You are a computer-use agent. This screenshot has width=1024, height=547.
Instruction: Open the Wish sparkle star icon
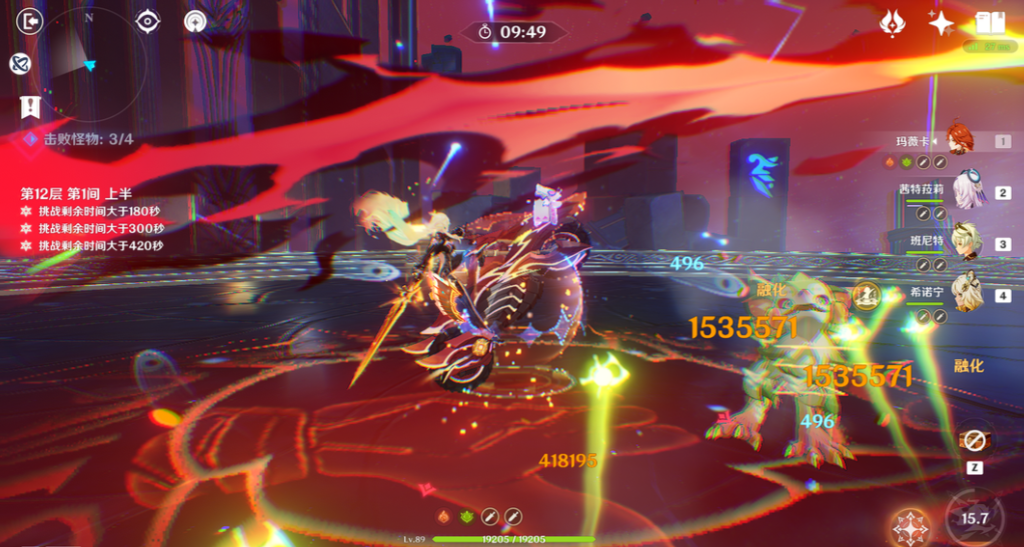point(941,23)
